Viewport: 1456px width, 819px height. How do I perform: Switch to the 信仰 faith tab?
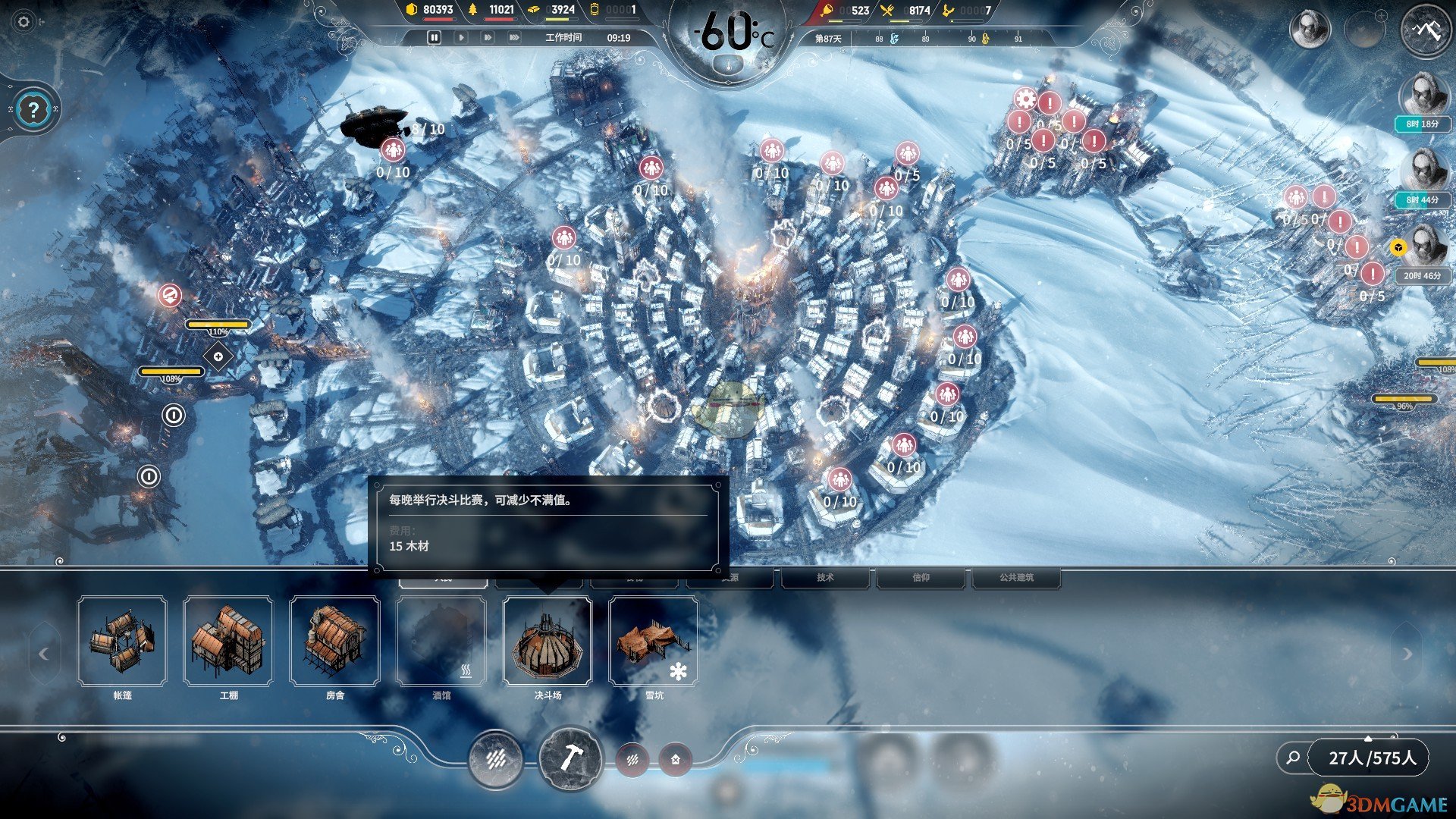pos(921,578)
